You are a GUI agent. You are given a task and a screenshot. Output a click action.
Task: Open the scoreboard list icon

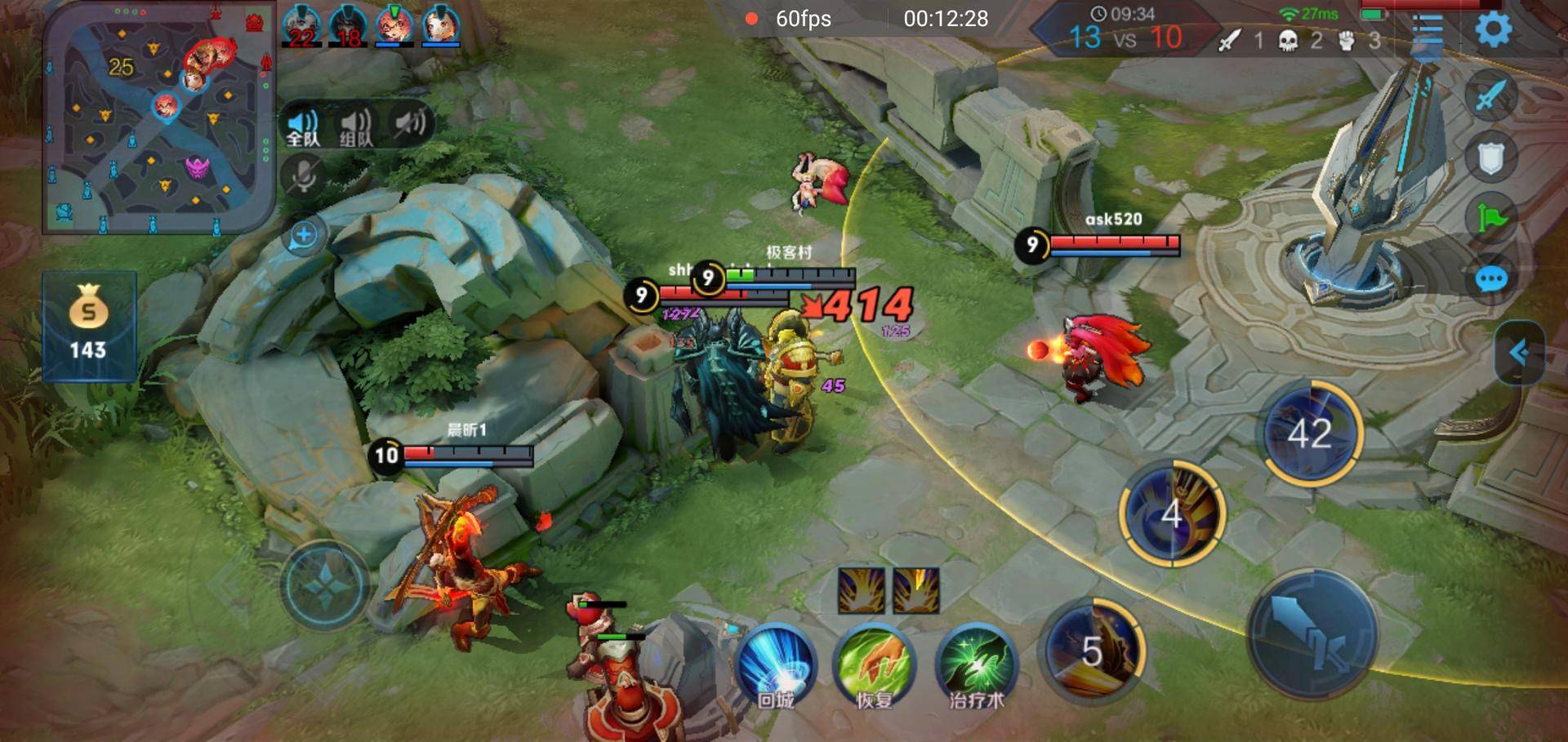1428,33
